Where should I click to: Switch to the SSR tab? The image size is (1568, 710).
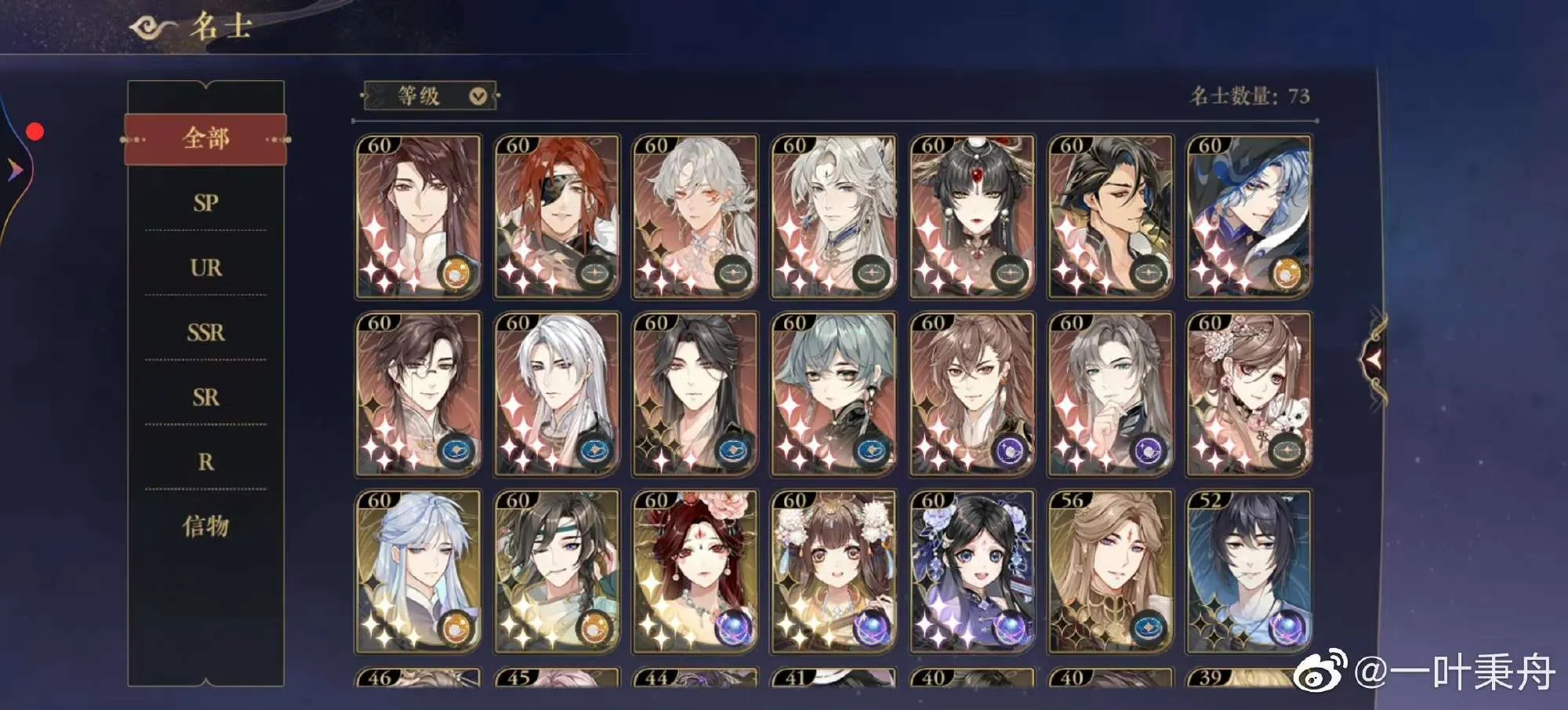(205, 333)
